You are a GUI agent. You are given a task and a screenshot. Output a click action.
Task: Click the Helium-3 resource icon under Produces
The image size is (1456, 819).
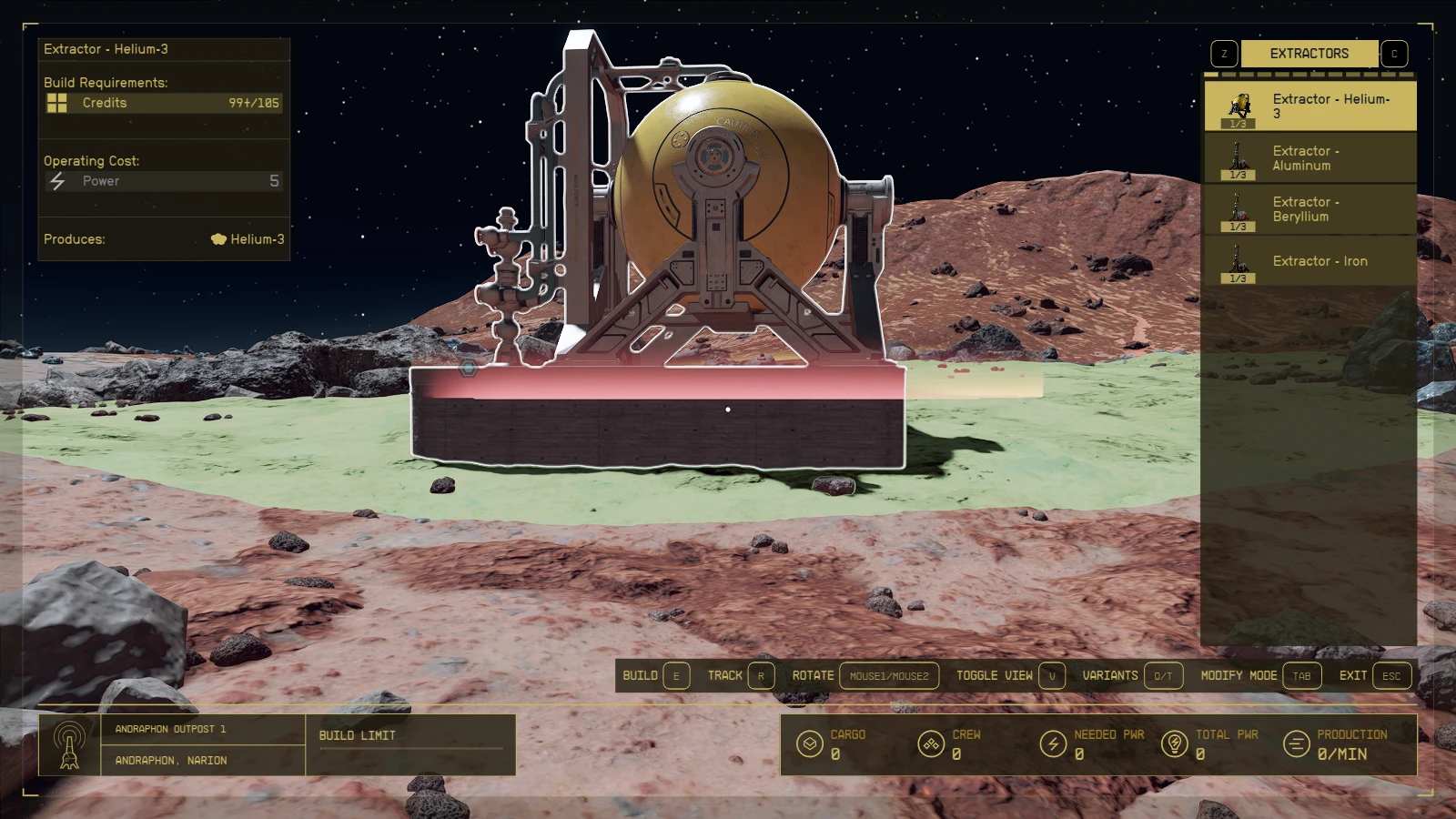(x=218, y=239)
